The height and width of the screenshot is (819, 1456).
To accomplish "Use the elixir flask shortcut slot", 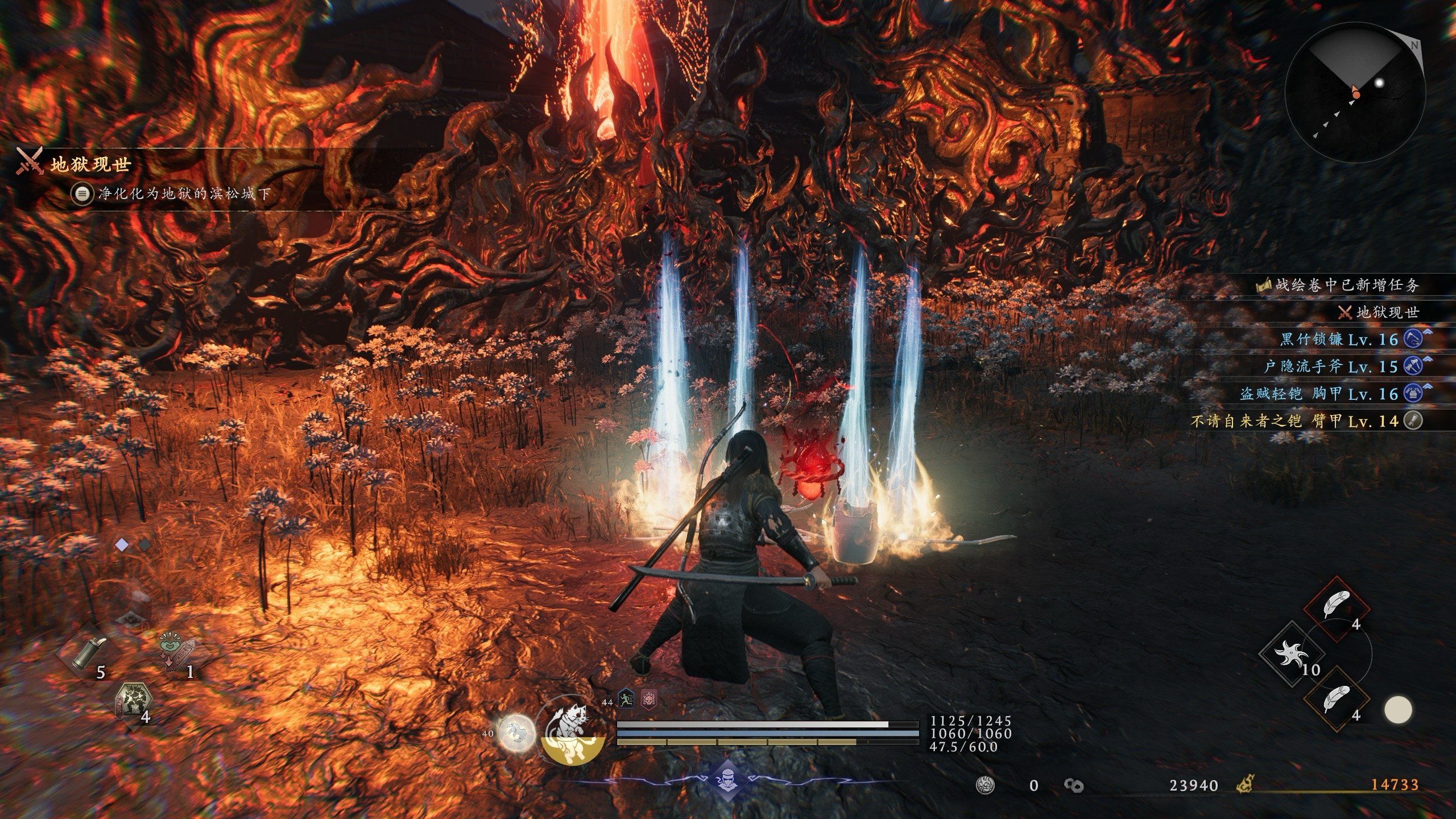I will 85,653.
